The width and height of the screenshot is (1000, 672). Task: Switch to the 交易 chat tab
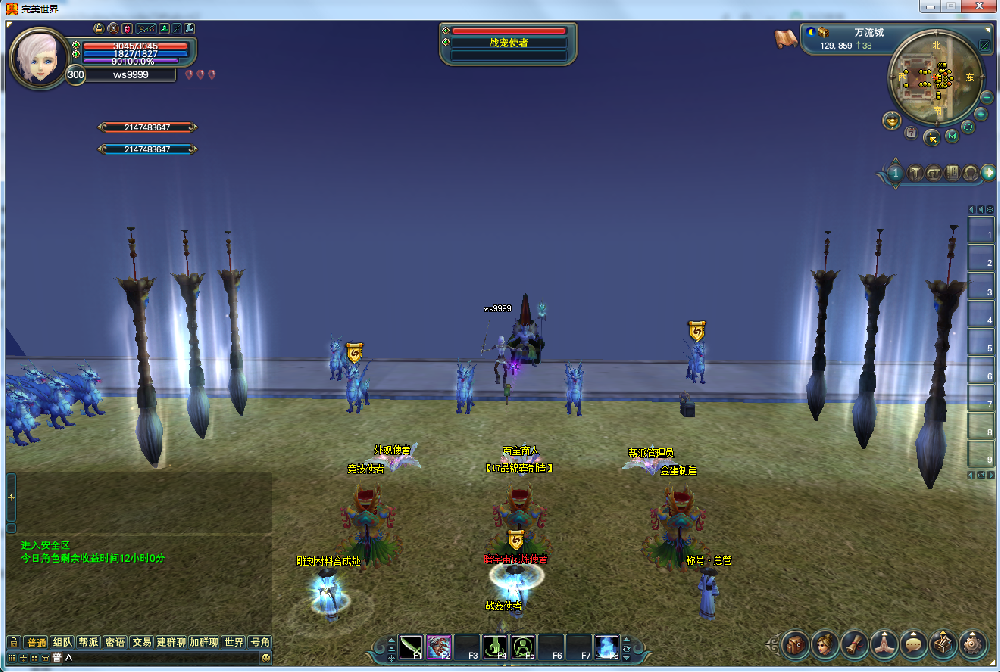coord(142,642)
